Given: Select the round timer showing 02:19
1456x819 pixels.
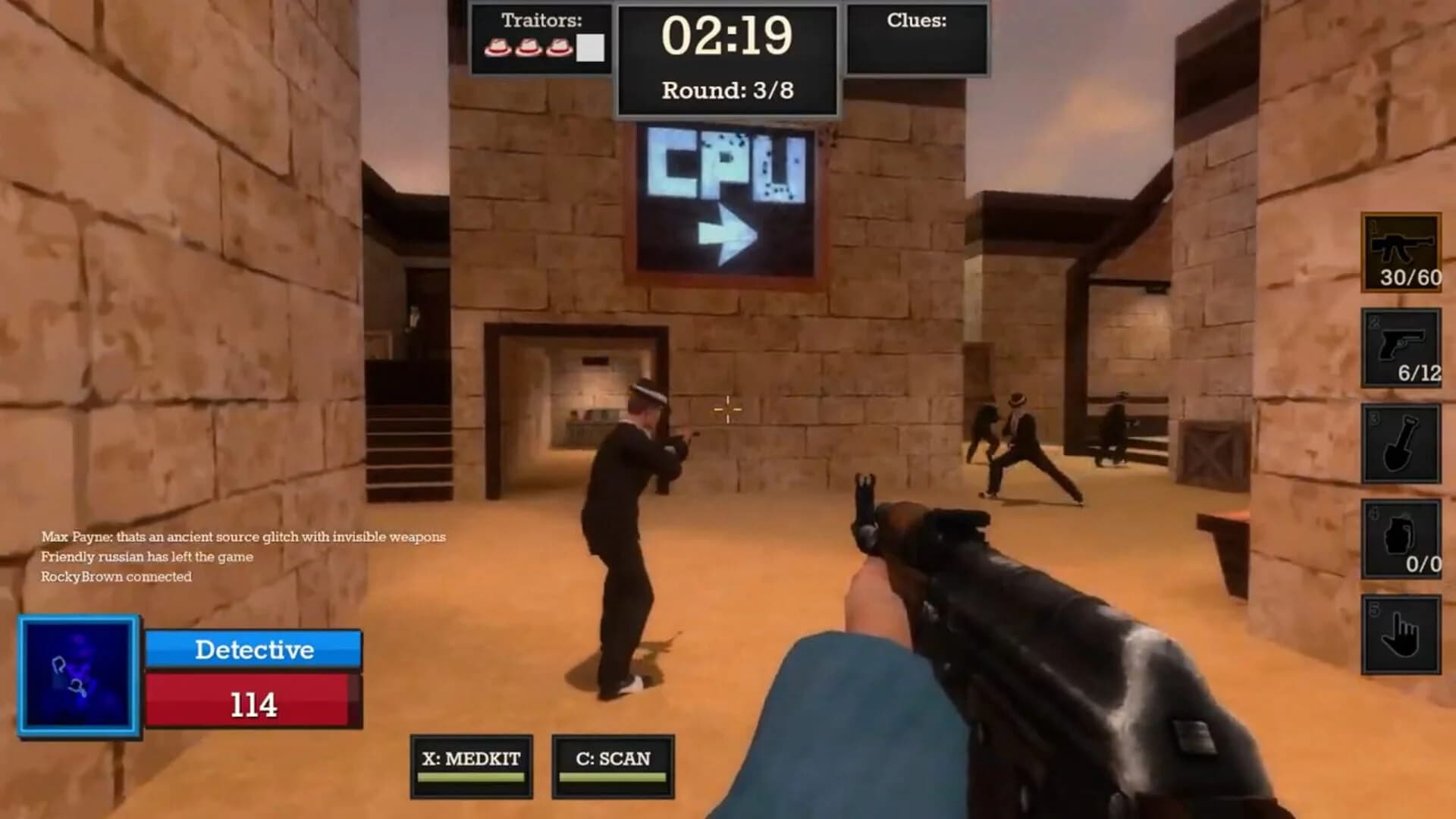Looking at the screenshot, I should [726, 36].
